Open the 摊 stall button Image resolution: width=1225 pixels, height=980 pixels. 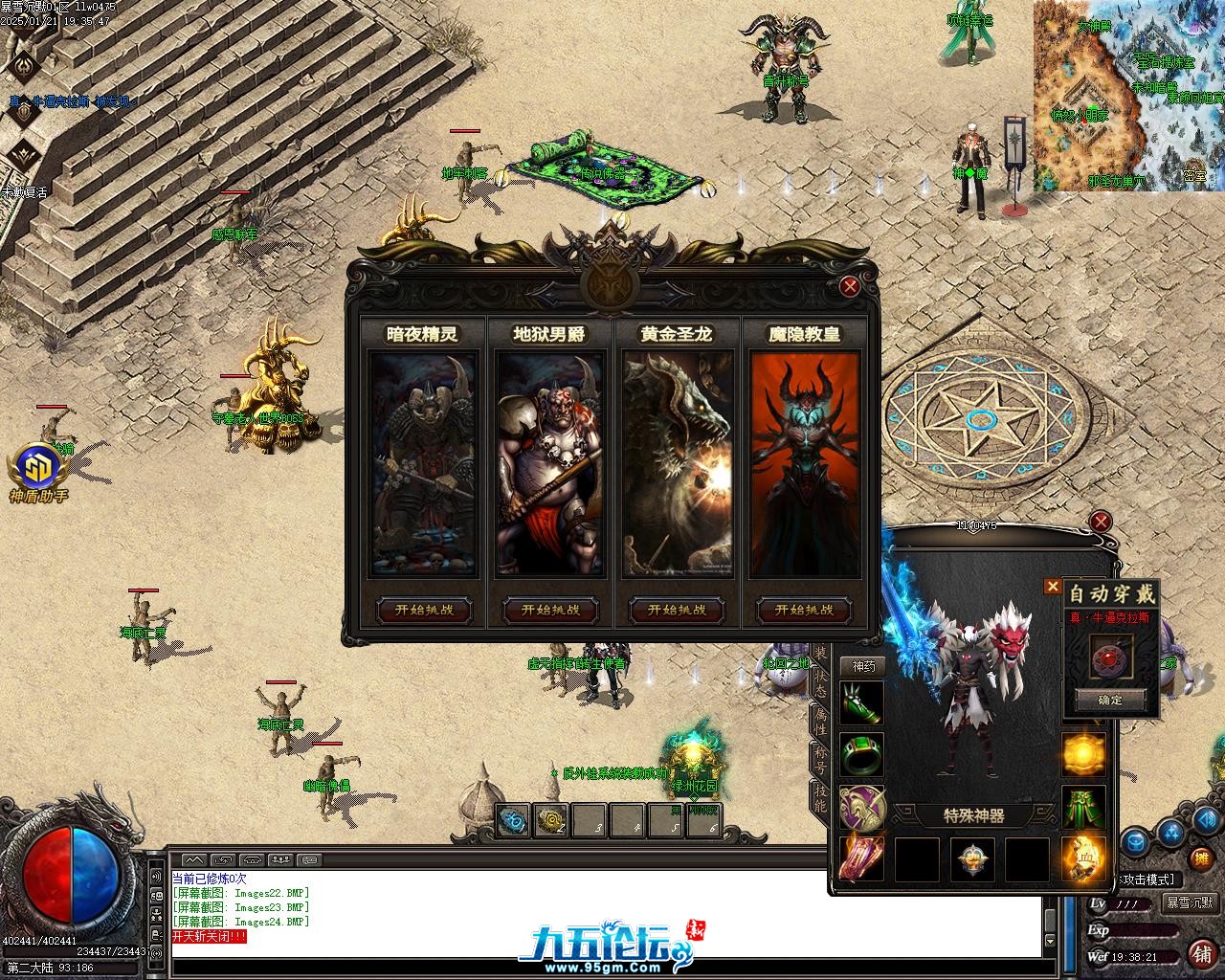[1201, 859]
